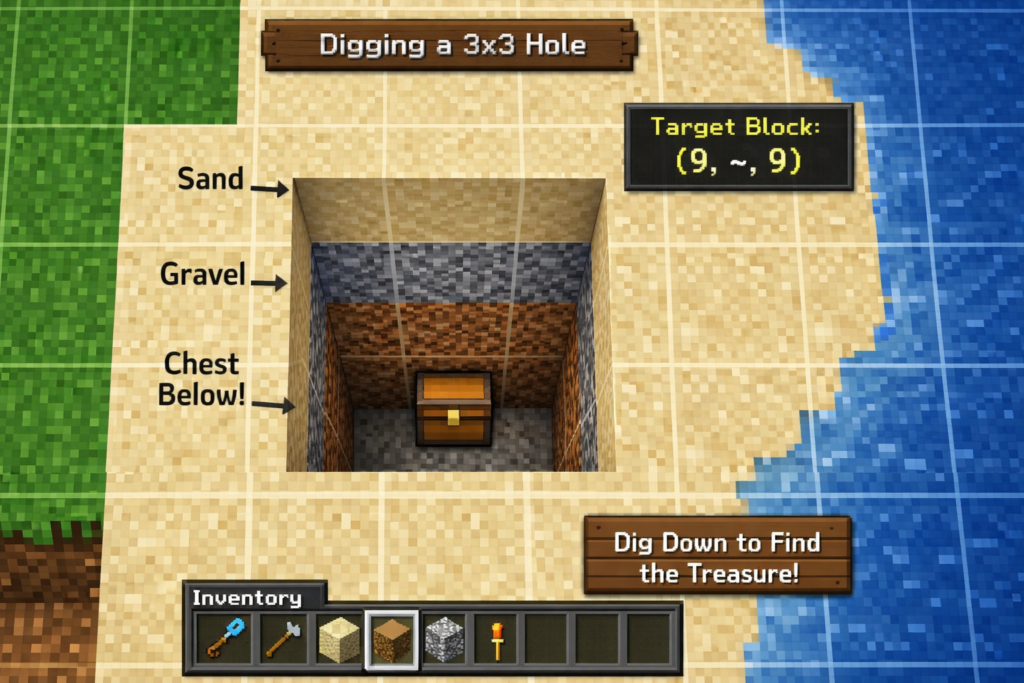Viewport: 1024px width, 683px height.
Task: Select the iron axe hotbar slot
Action: tap(283, 639)
